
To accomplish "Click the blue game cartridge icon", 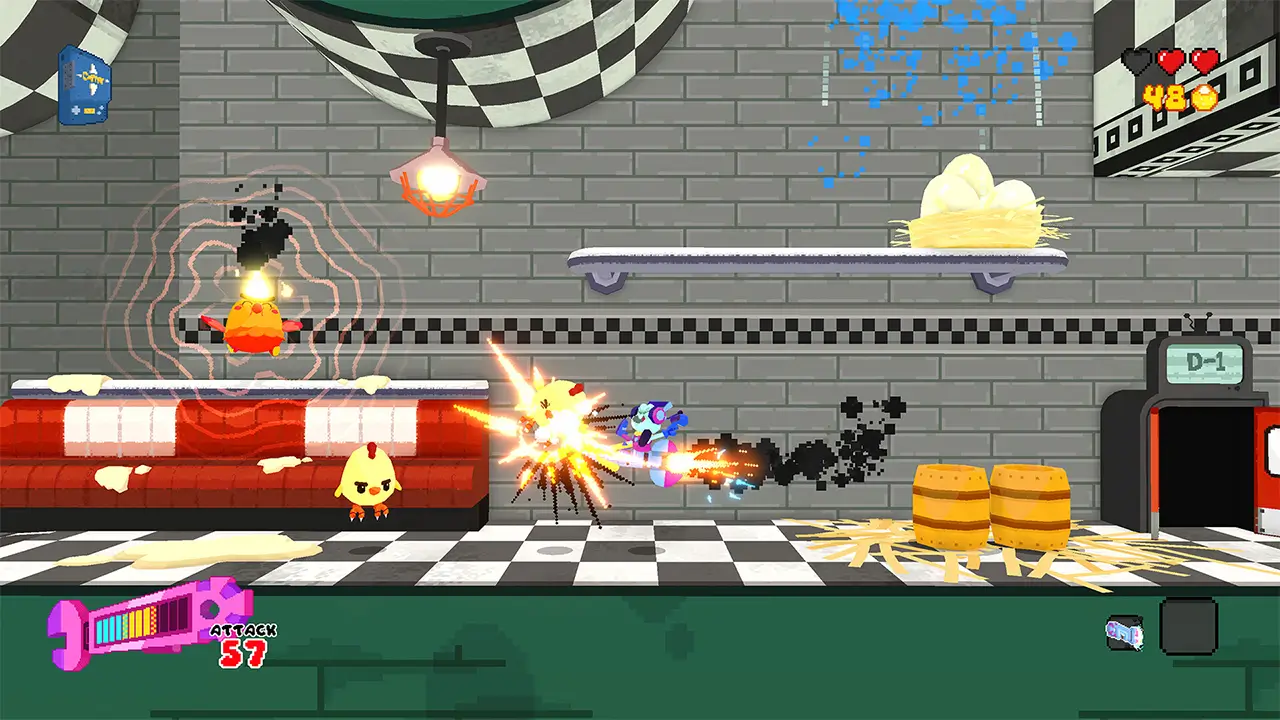I will click(x=84, y=86).
